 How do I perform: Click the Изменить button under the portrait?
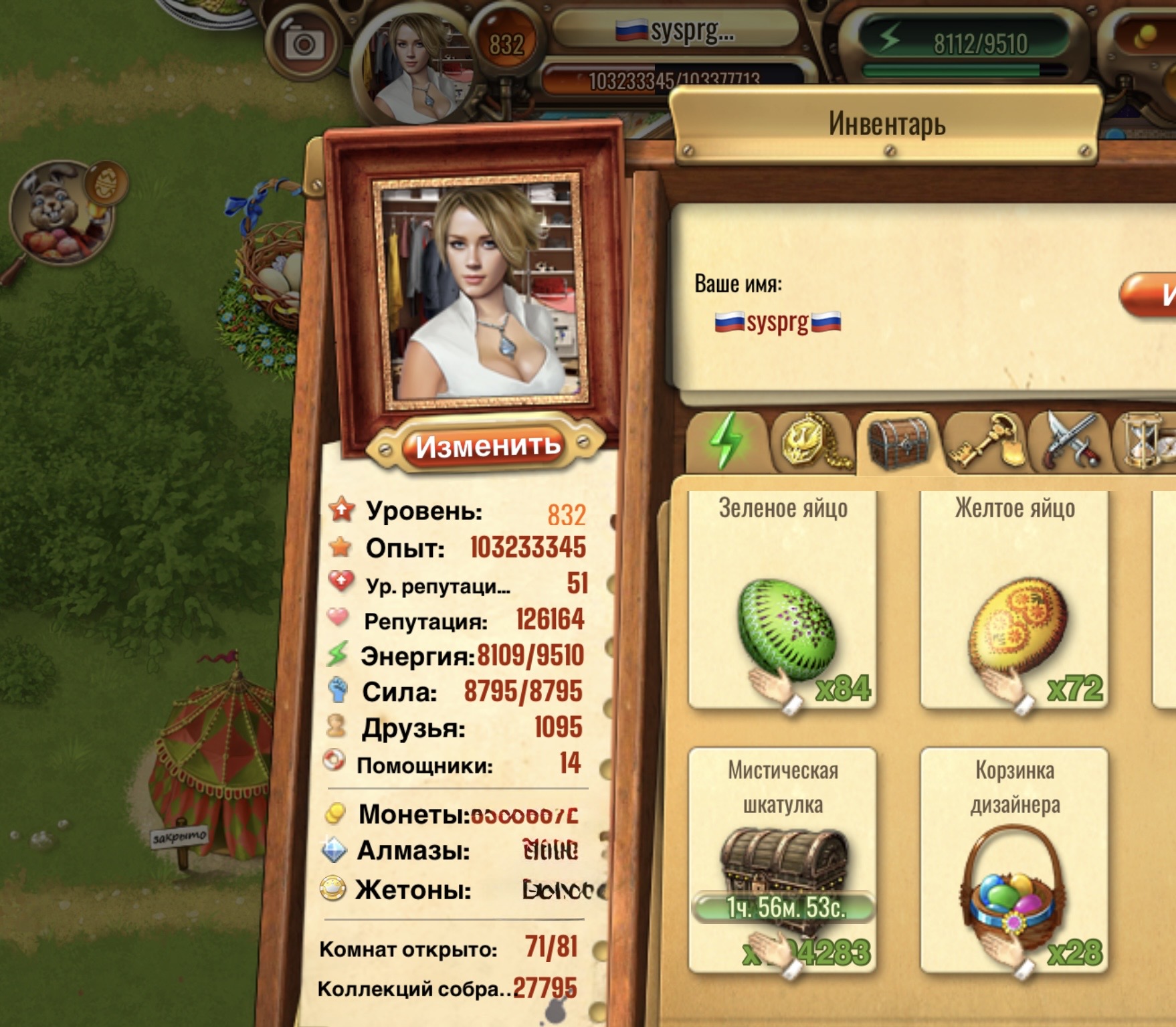pos(488,446)
